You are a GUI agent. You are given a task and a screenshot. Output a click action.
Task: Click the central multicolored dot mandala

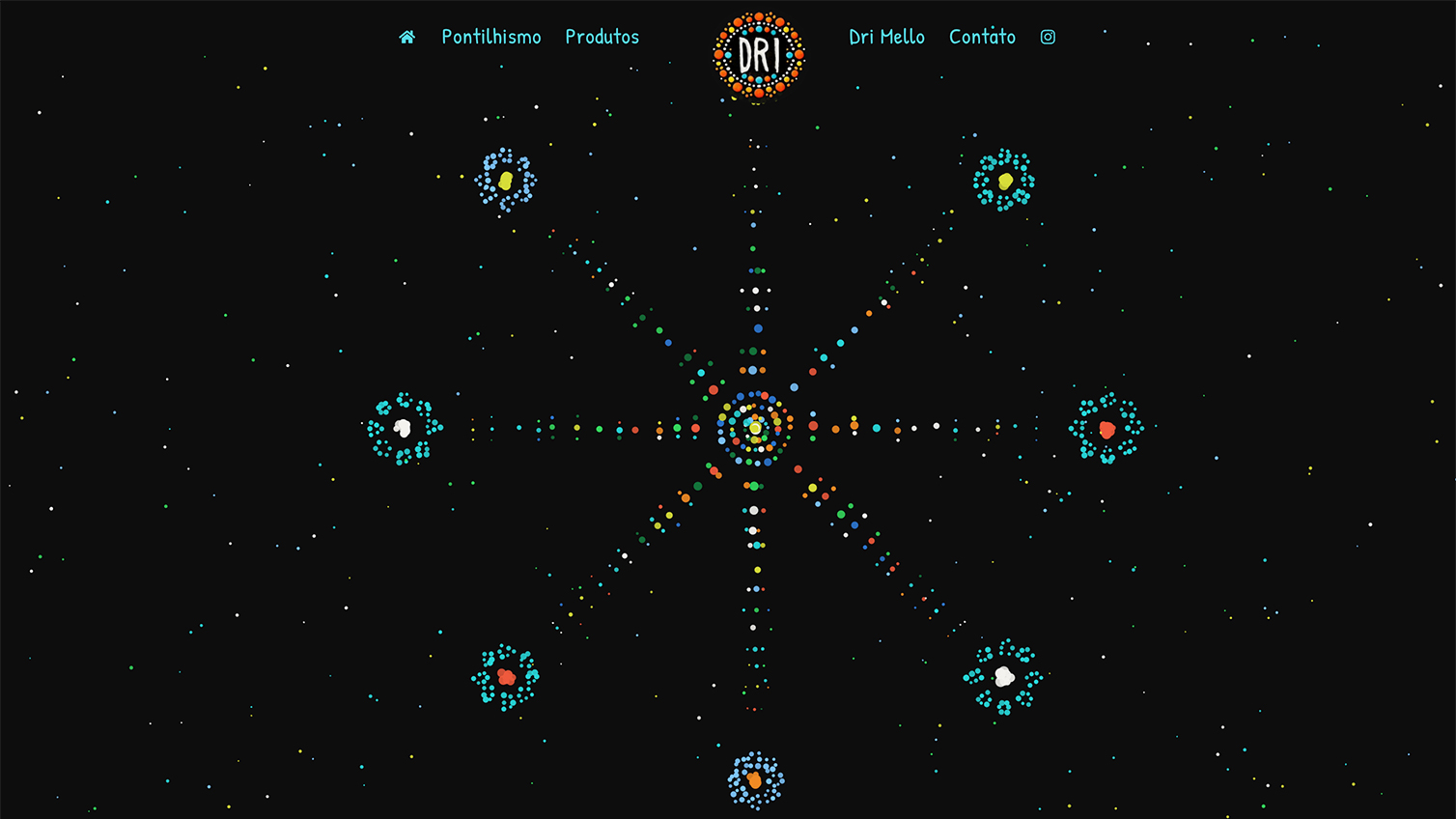(x=755, y=425)
